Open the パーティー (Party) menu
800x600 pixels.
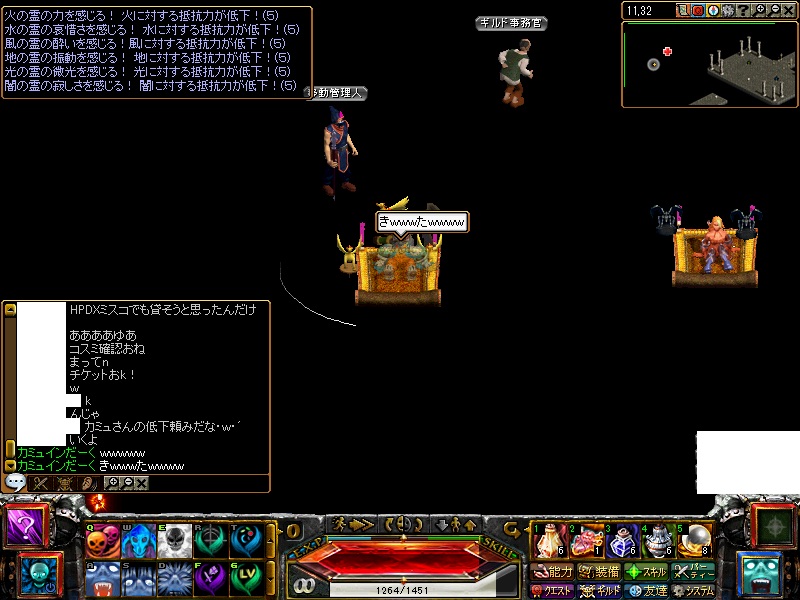[x=694, y=572]
